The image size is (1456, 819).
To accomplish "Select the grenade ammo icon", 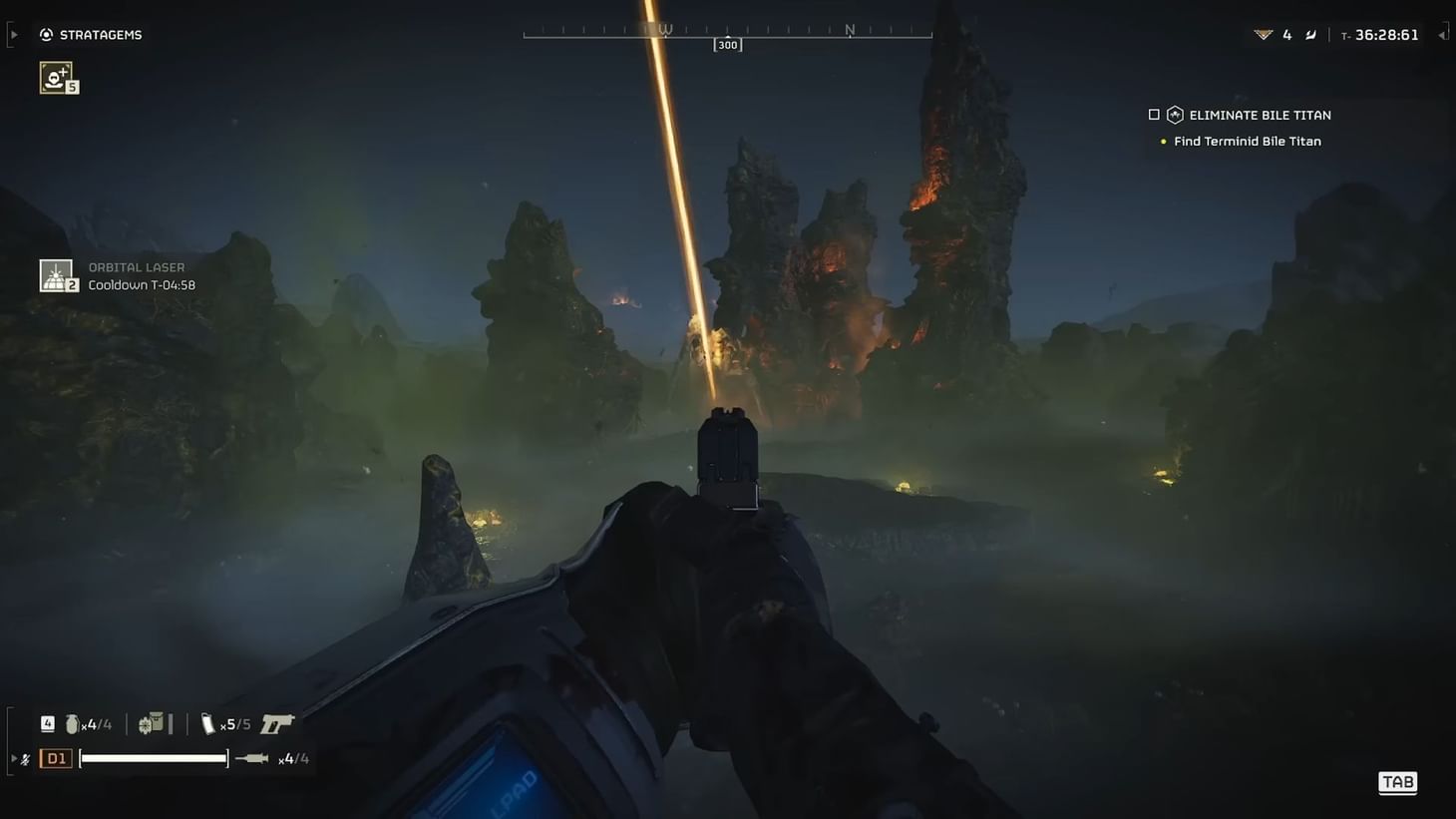I will [71, 723].
